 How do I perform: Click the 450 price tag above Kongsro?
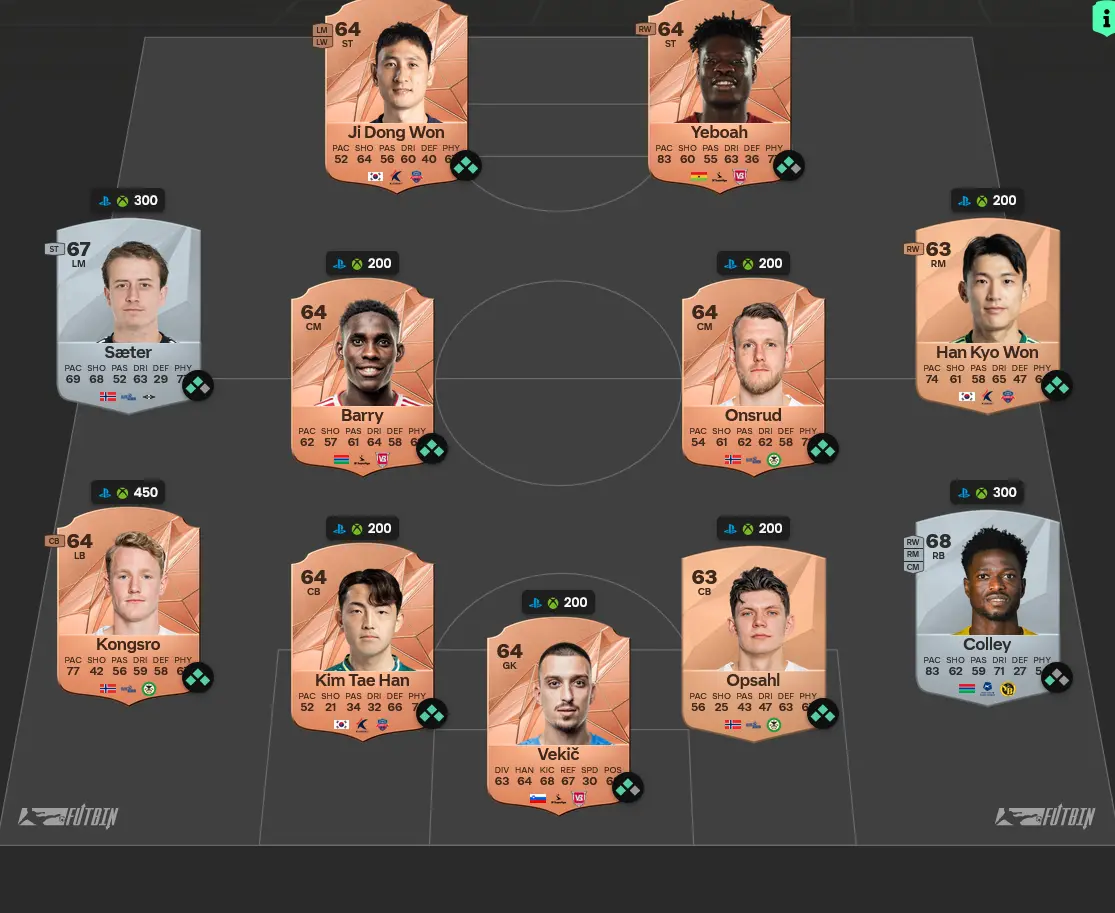coord(128,492)
